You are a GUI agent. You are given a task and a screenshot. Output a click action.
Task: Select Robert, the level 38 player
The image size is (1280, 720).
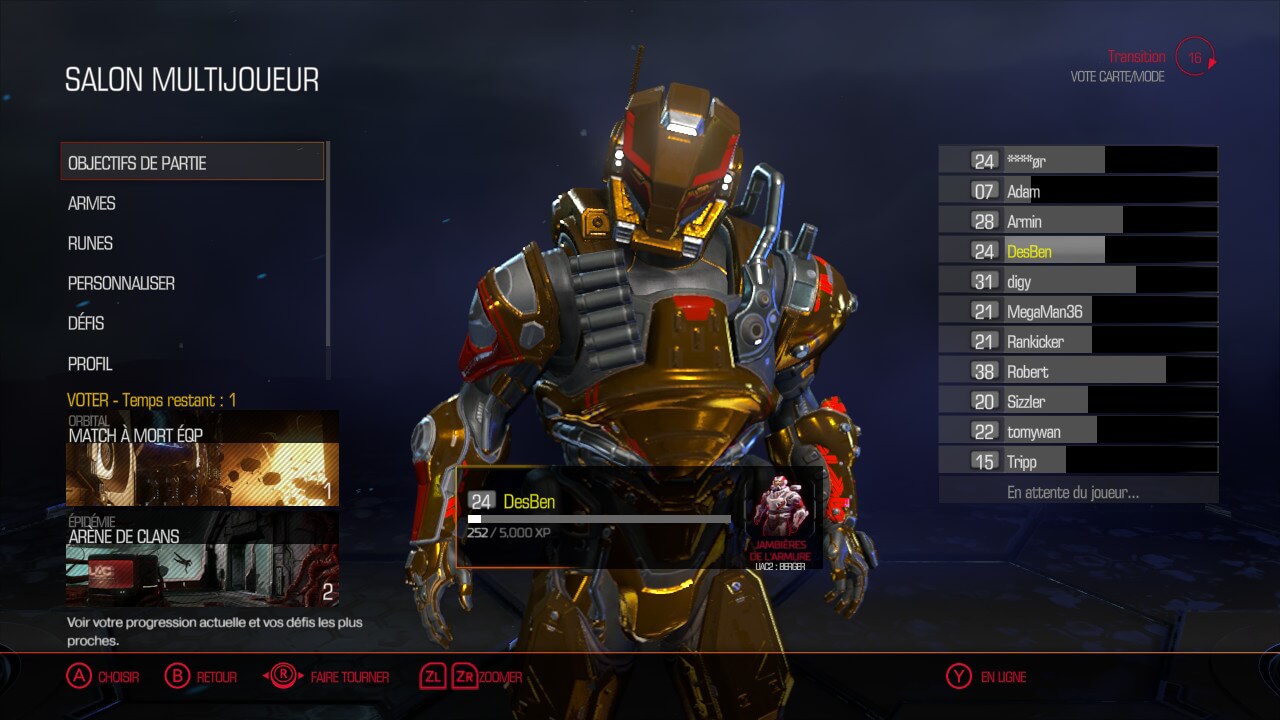pyautogui.click(x=1077, y=371)
